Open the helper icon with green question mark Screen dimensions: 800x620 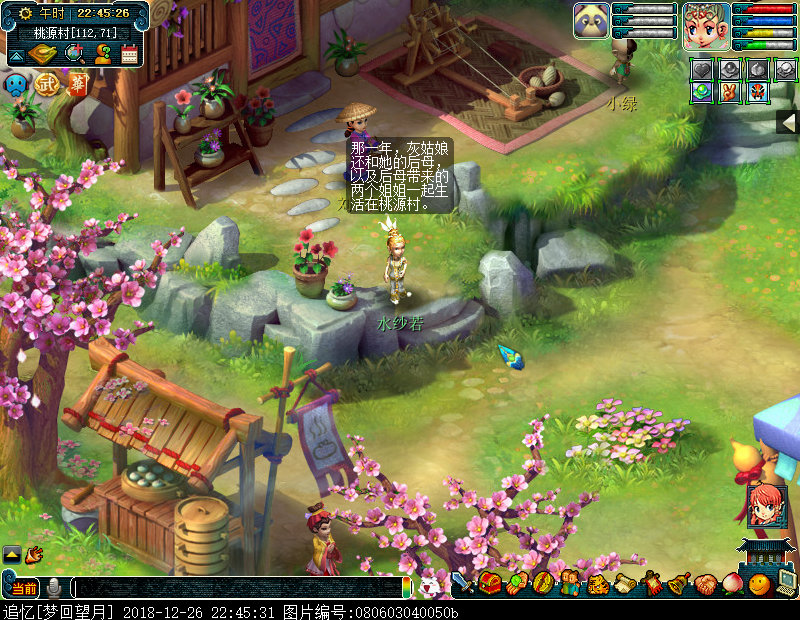pyautogui.click(x=102, y=54)
